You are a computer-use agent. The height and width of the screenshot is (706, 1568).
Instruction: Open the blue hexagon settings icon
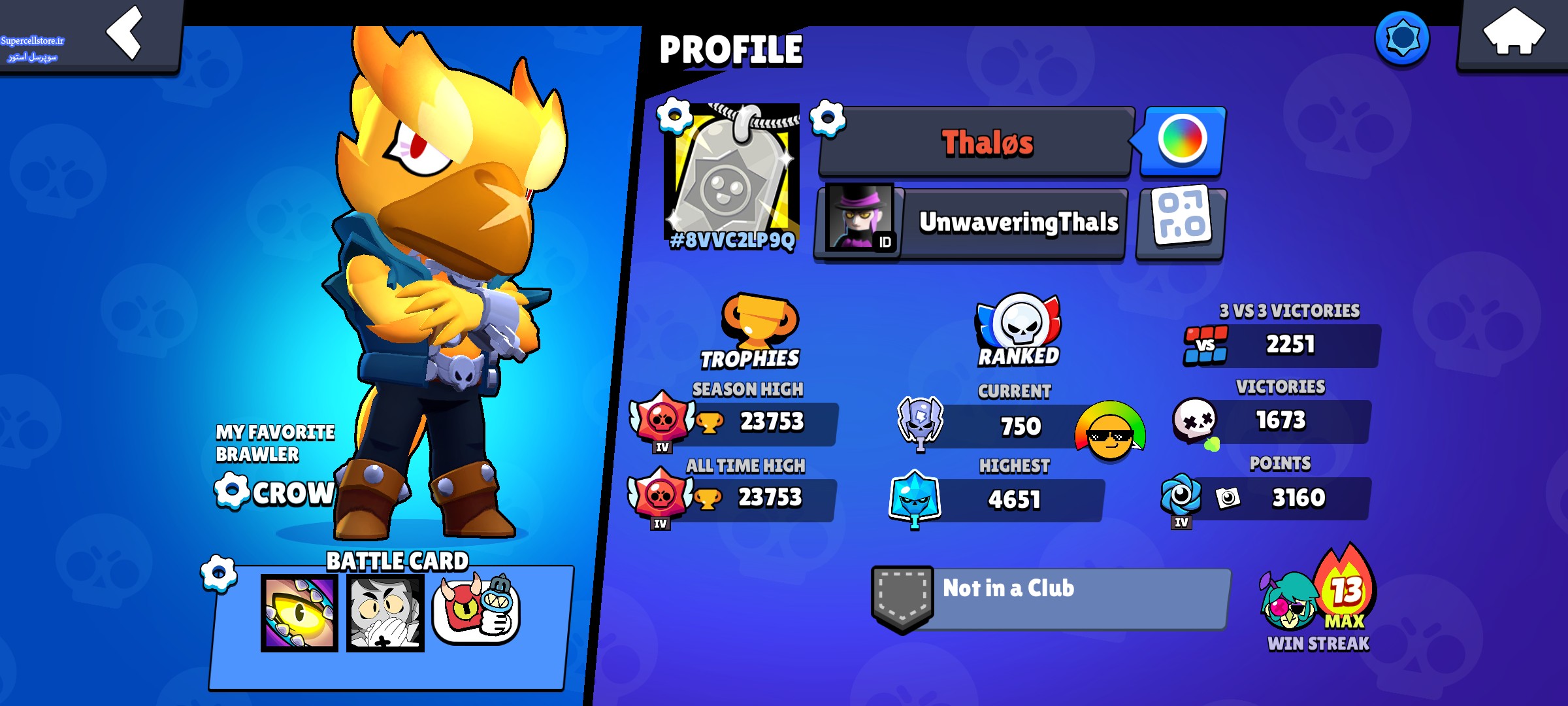click(x=1402, y=39)
